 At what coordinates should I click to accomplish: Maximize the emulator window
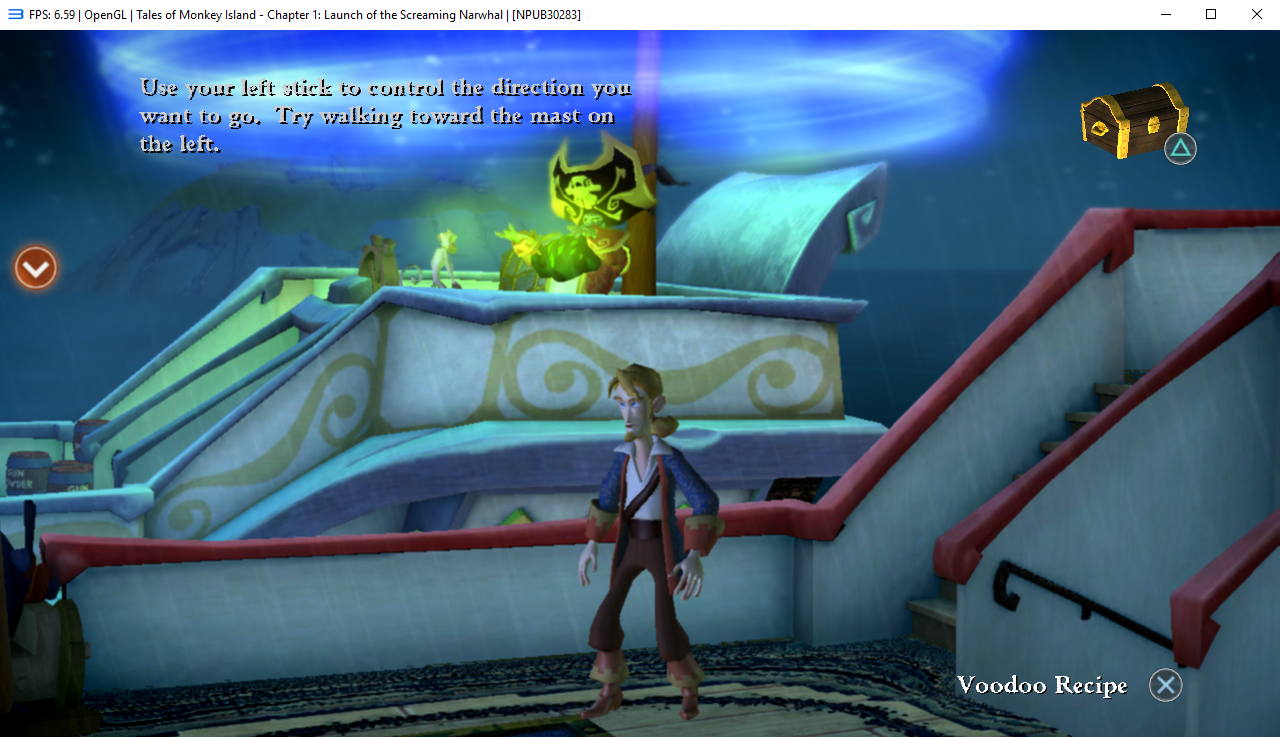(1210, 14)
